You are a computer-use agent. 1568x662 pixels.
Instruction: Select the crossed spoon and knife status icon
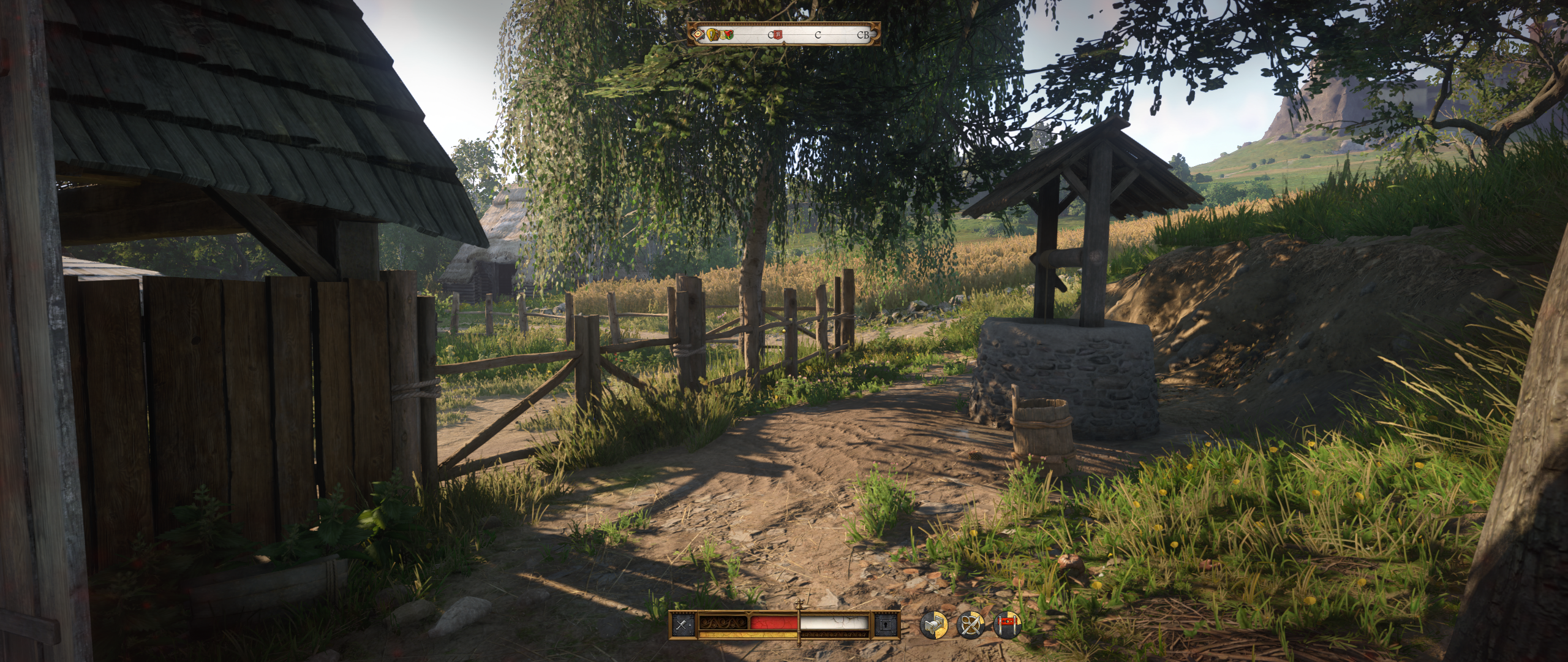click(x=971, y=625)
